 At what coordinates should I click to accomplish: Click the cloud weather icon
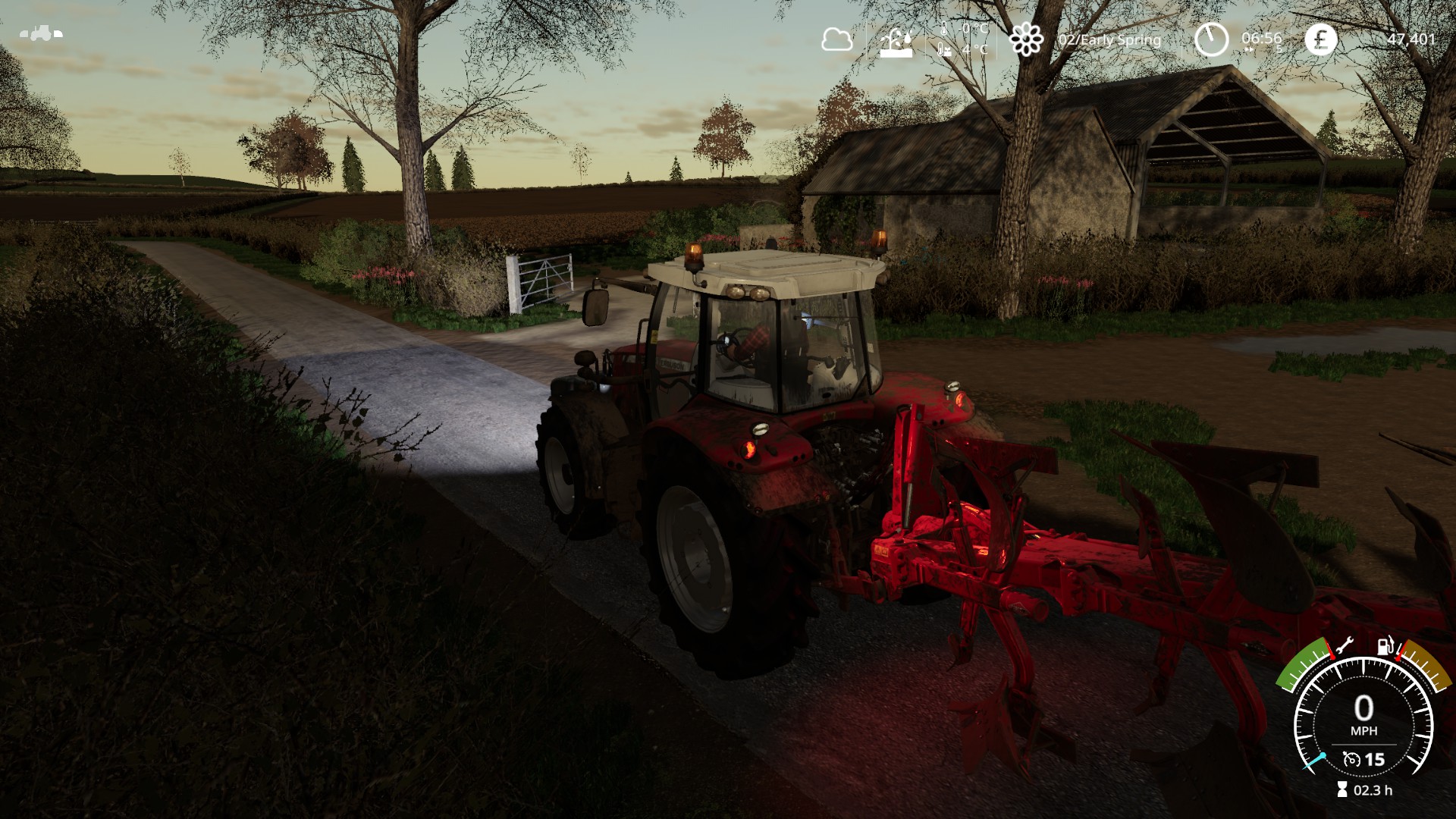(836, 39)
